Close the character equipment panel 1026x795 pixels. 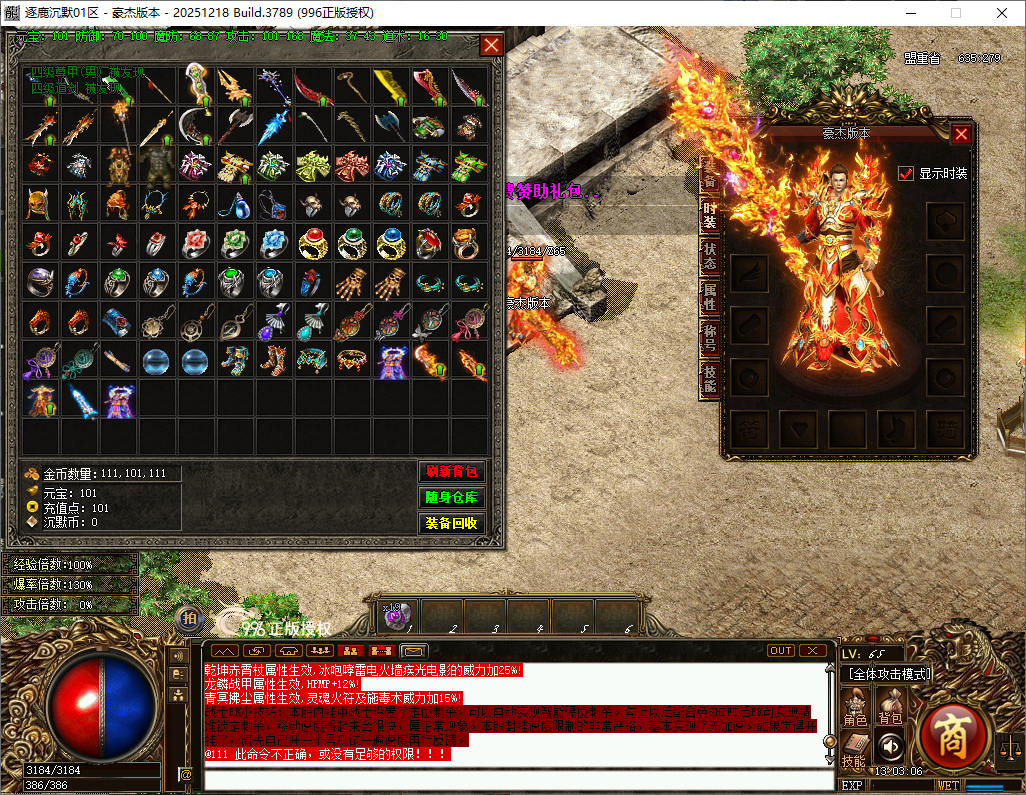coord(961,134)
